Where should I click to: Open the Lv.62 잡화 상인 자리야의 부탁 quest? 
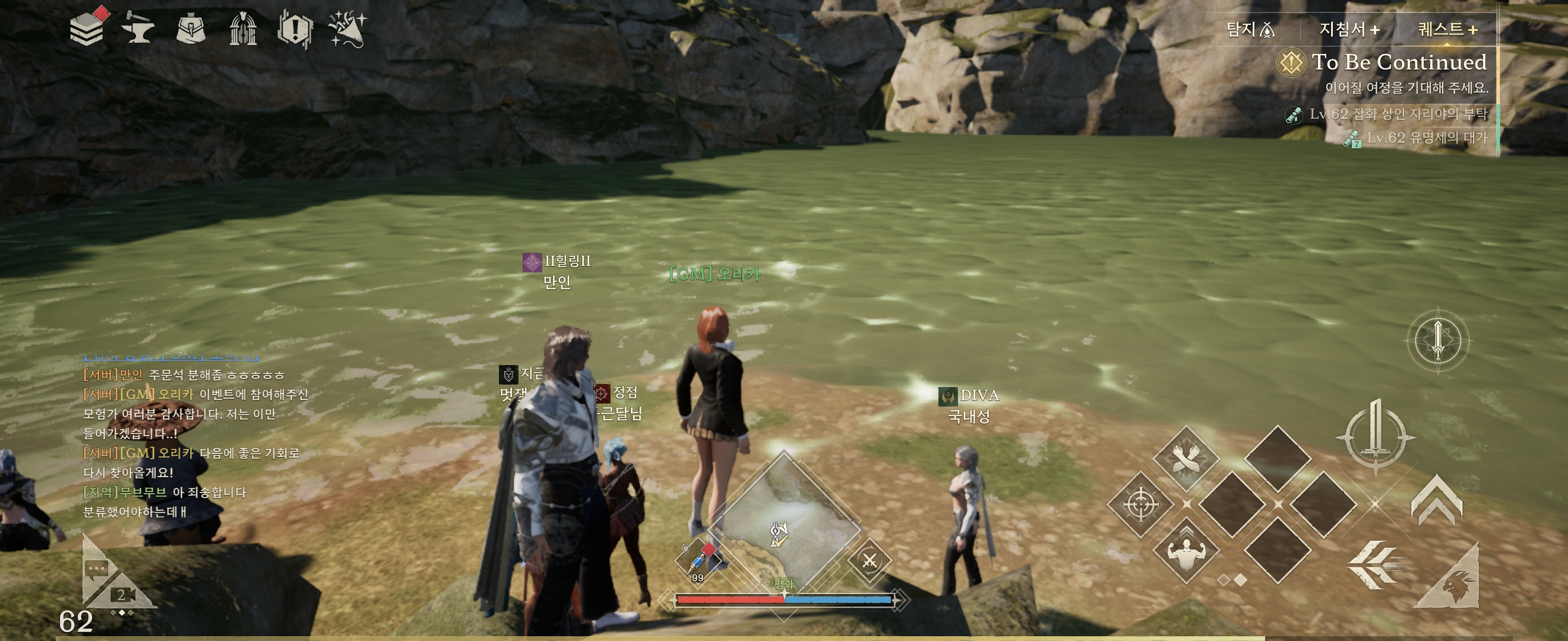tap(1398, 114)
